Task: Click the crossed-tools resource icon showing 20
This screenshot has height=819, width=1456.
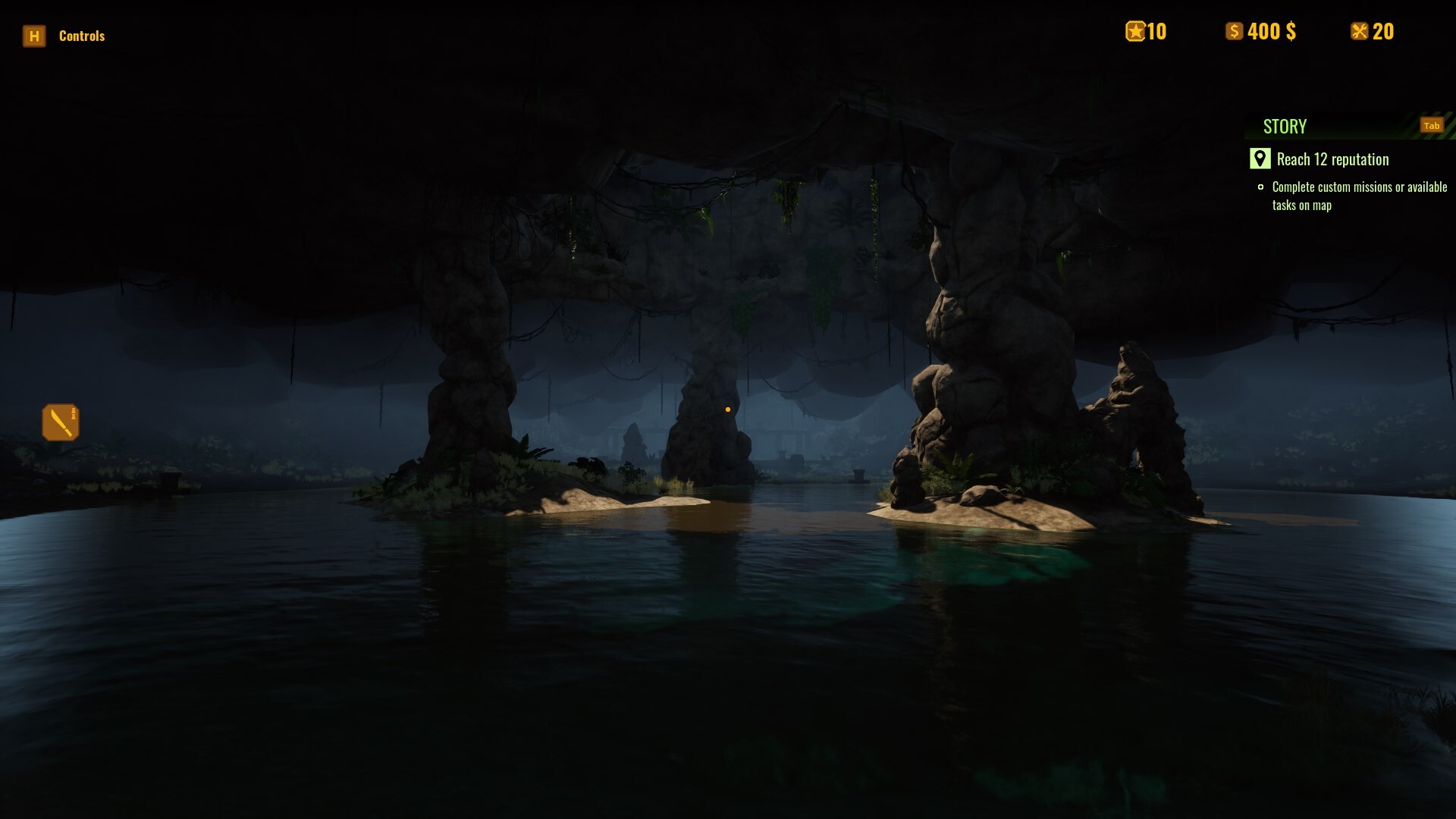Action: [1358, 31]
